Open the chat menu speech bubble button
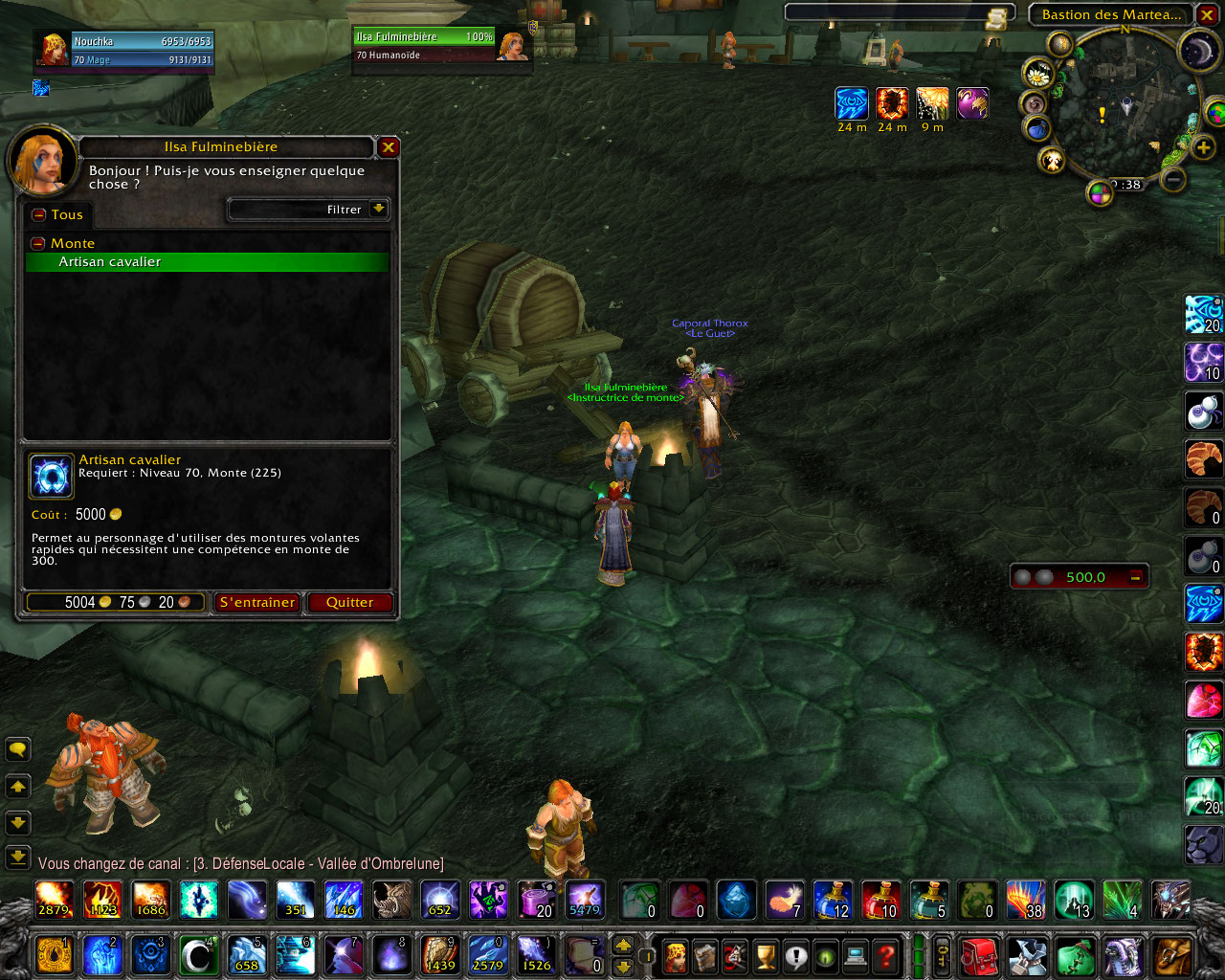 (17, 749)
